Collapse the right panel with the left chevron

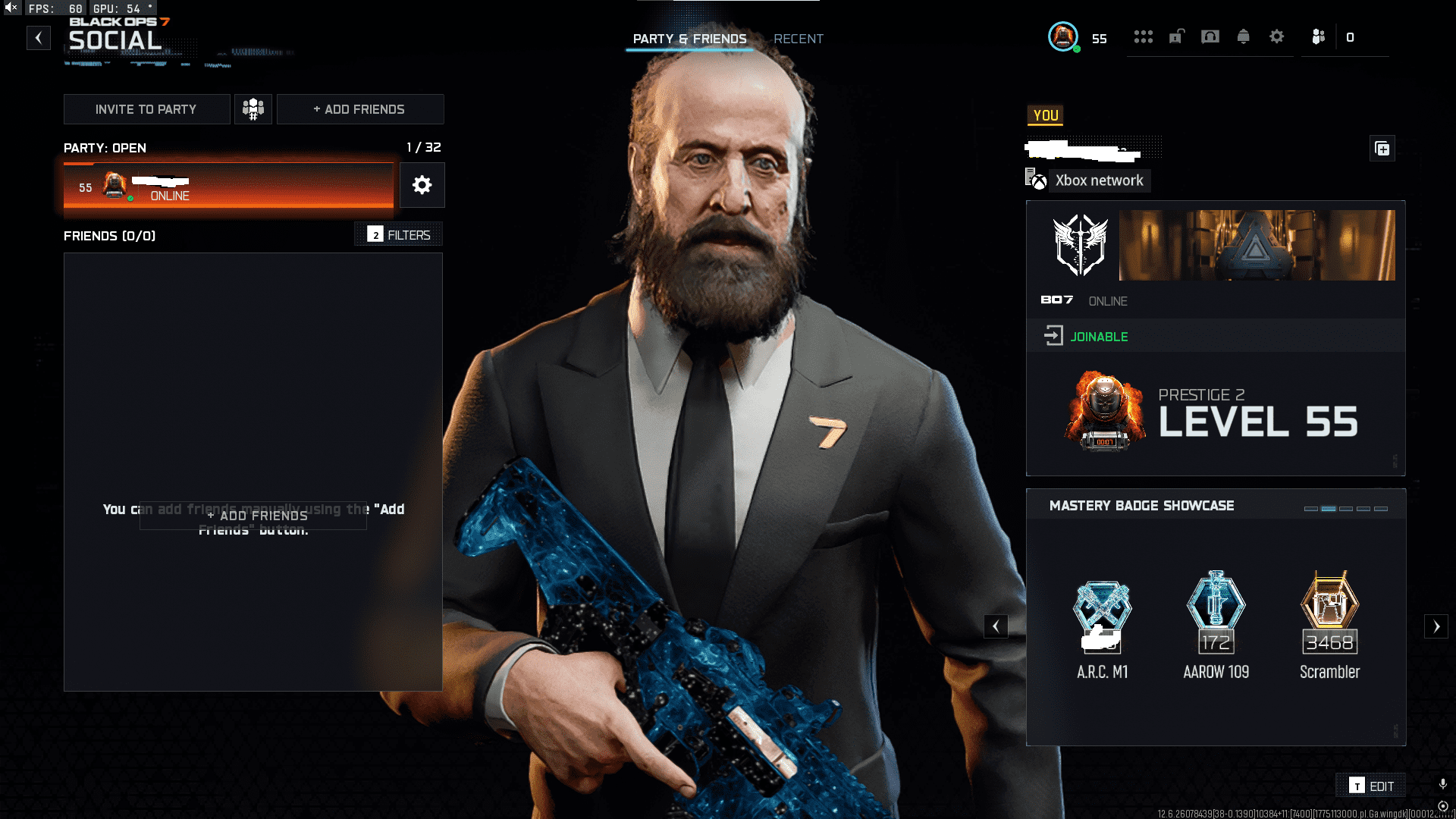click(996, 626)
